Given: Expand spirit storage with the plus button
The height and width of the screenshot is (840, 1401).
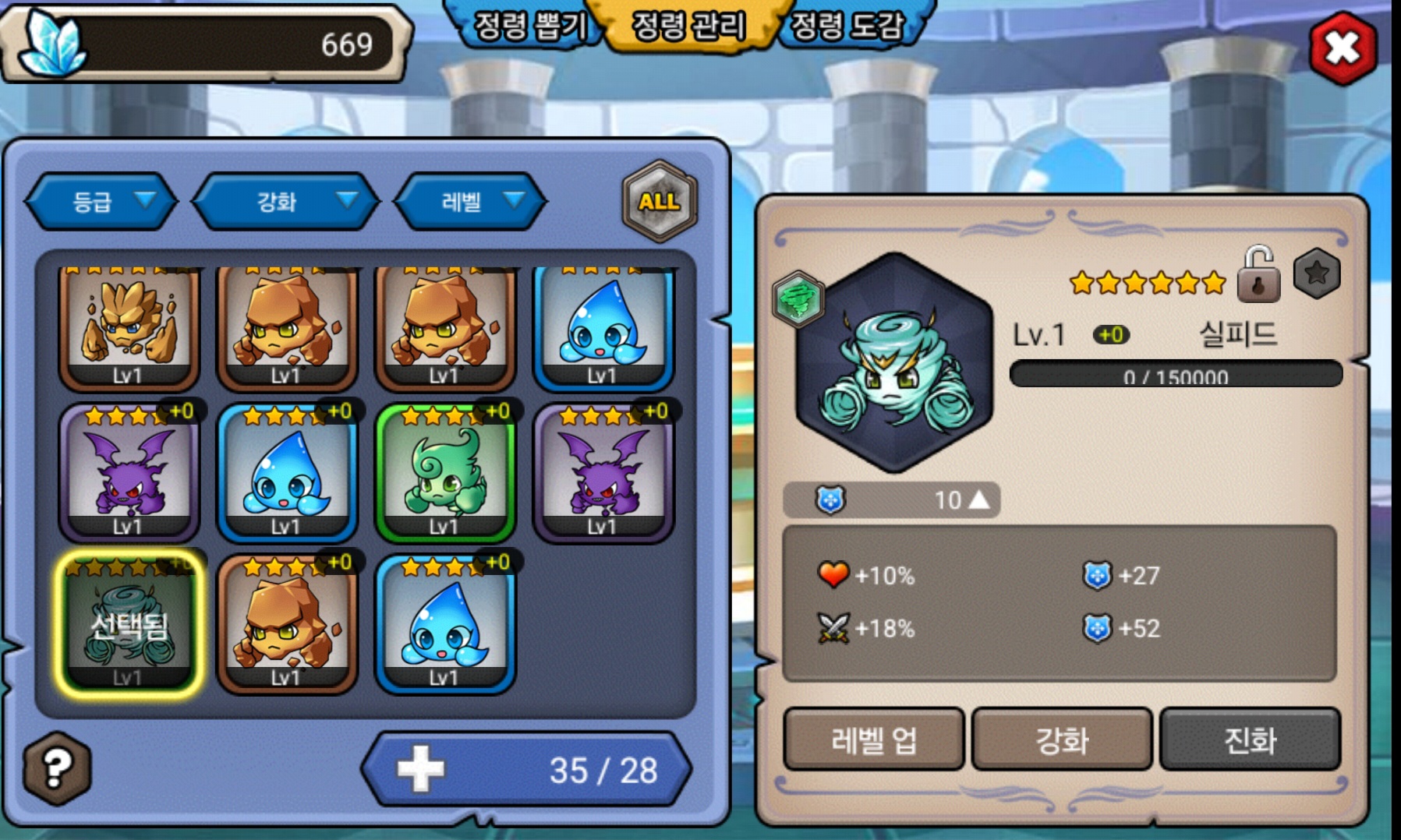Looking at the screenshot, I should (421, 769).
